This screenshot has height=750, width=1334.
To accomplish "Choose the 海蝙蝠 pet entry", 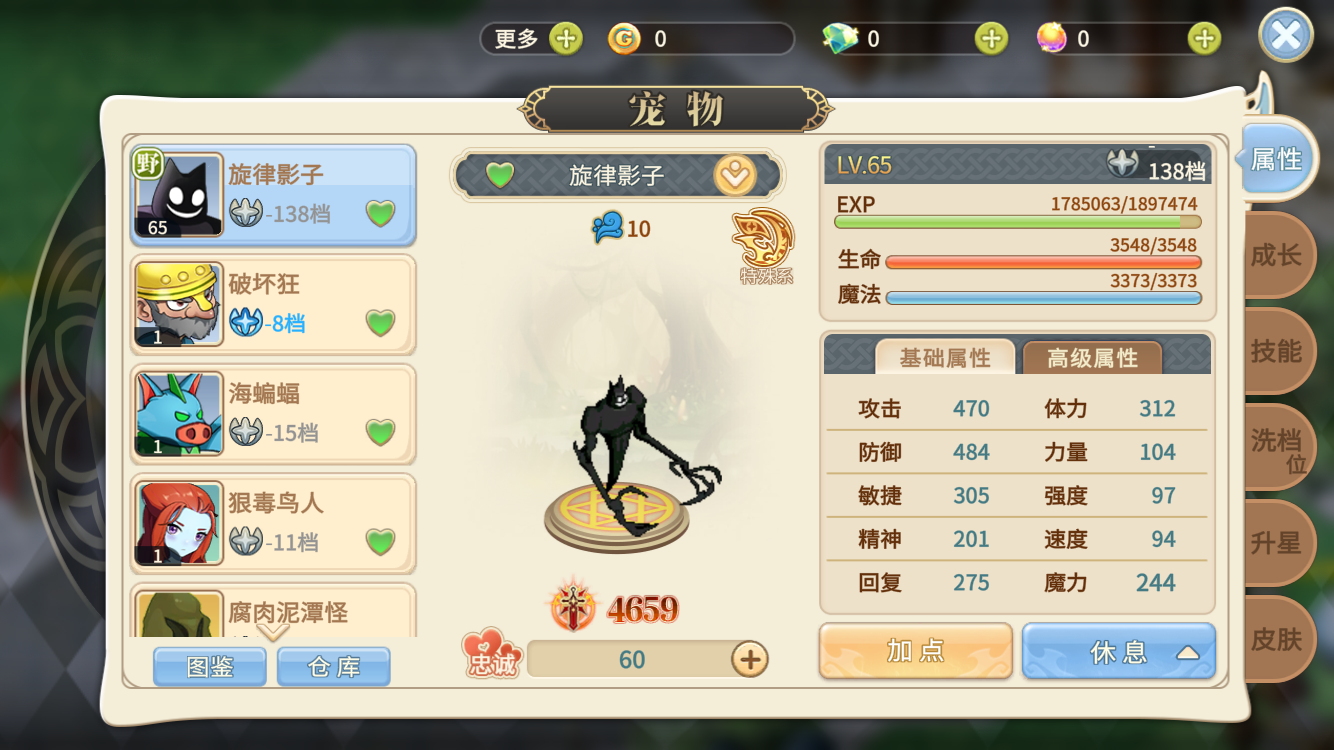I will click(273, 413).
